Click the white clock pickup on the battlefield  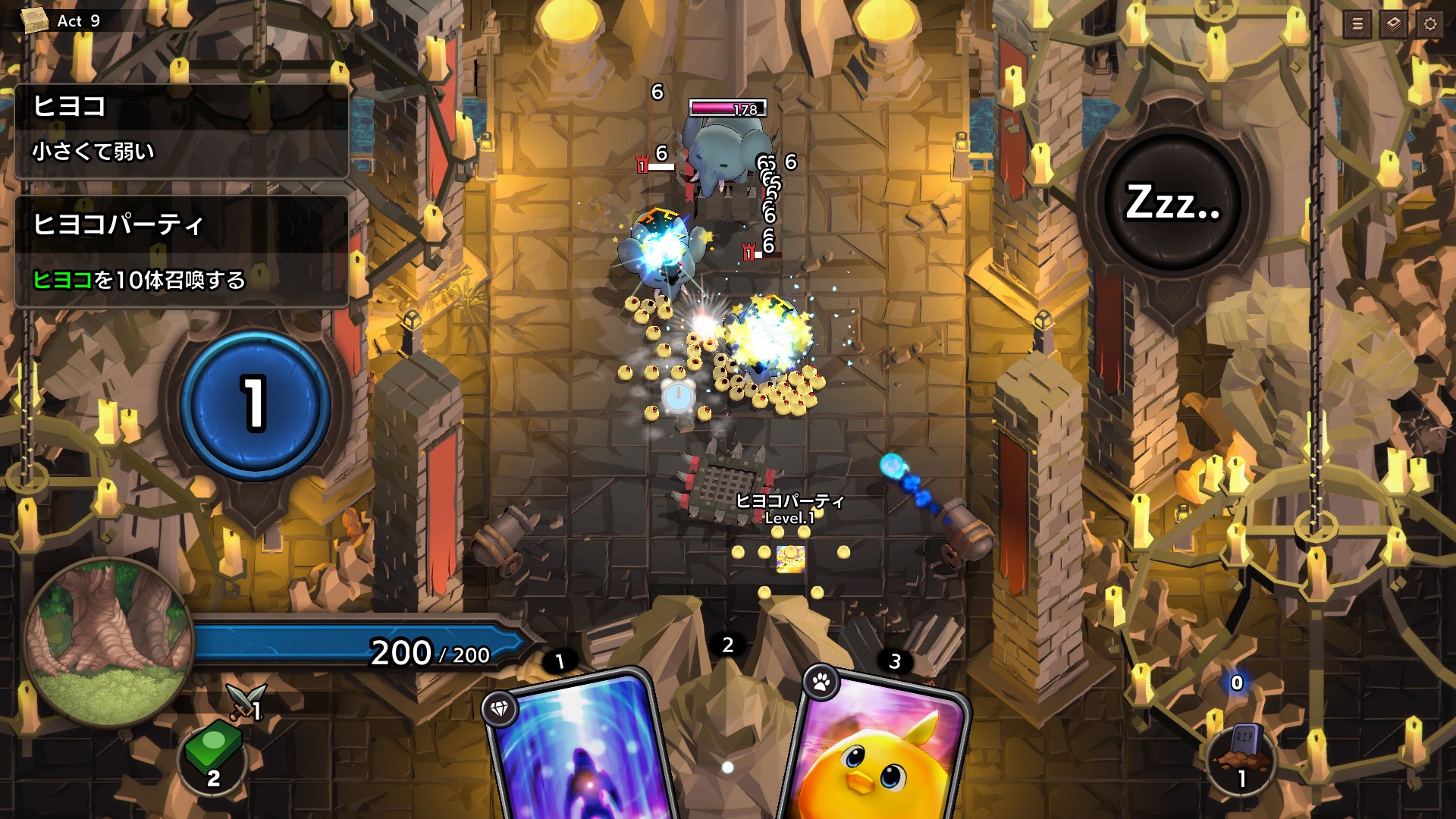[679, 396]
